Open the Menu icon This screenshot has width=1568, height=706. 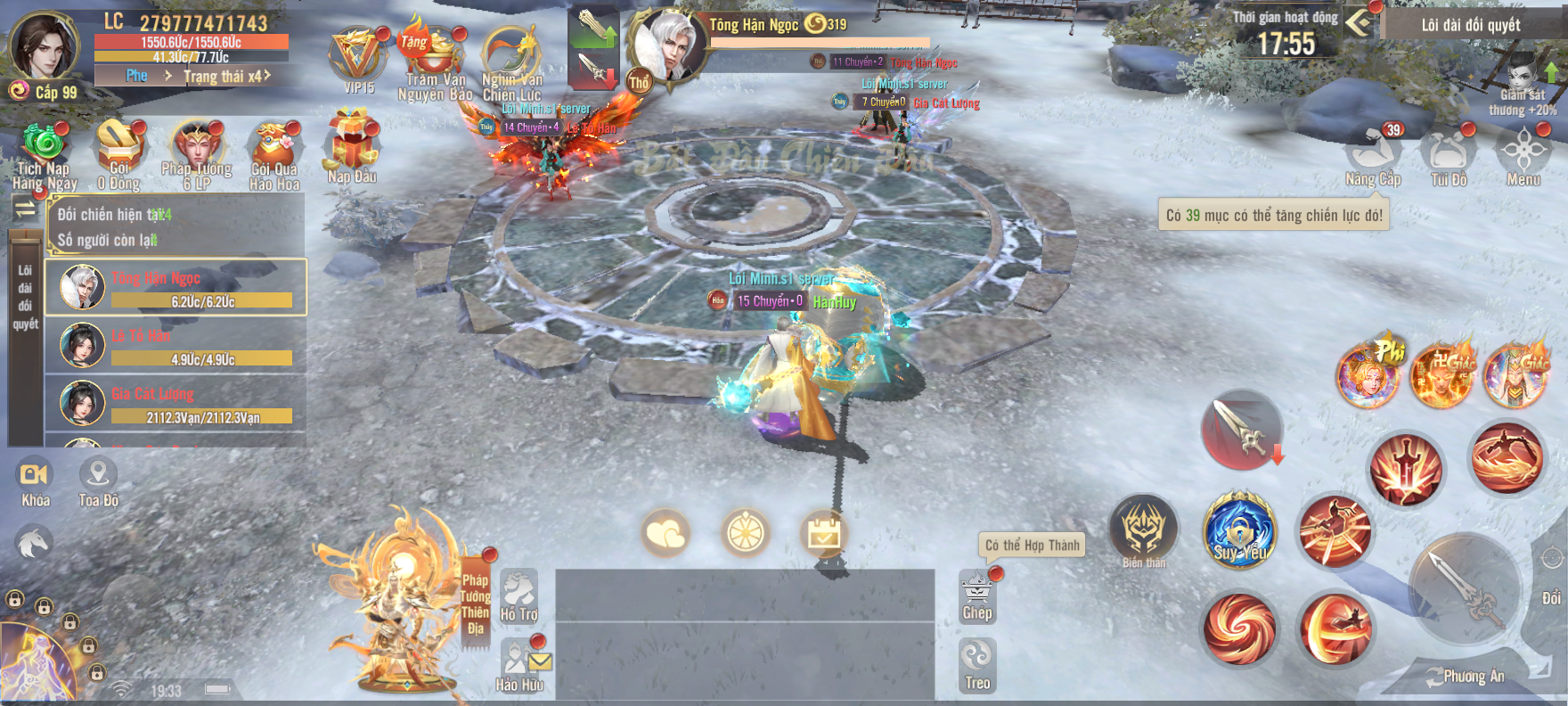tap(1523, 153)
